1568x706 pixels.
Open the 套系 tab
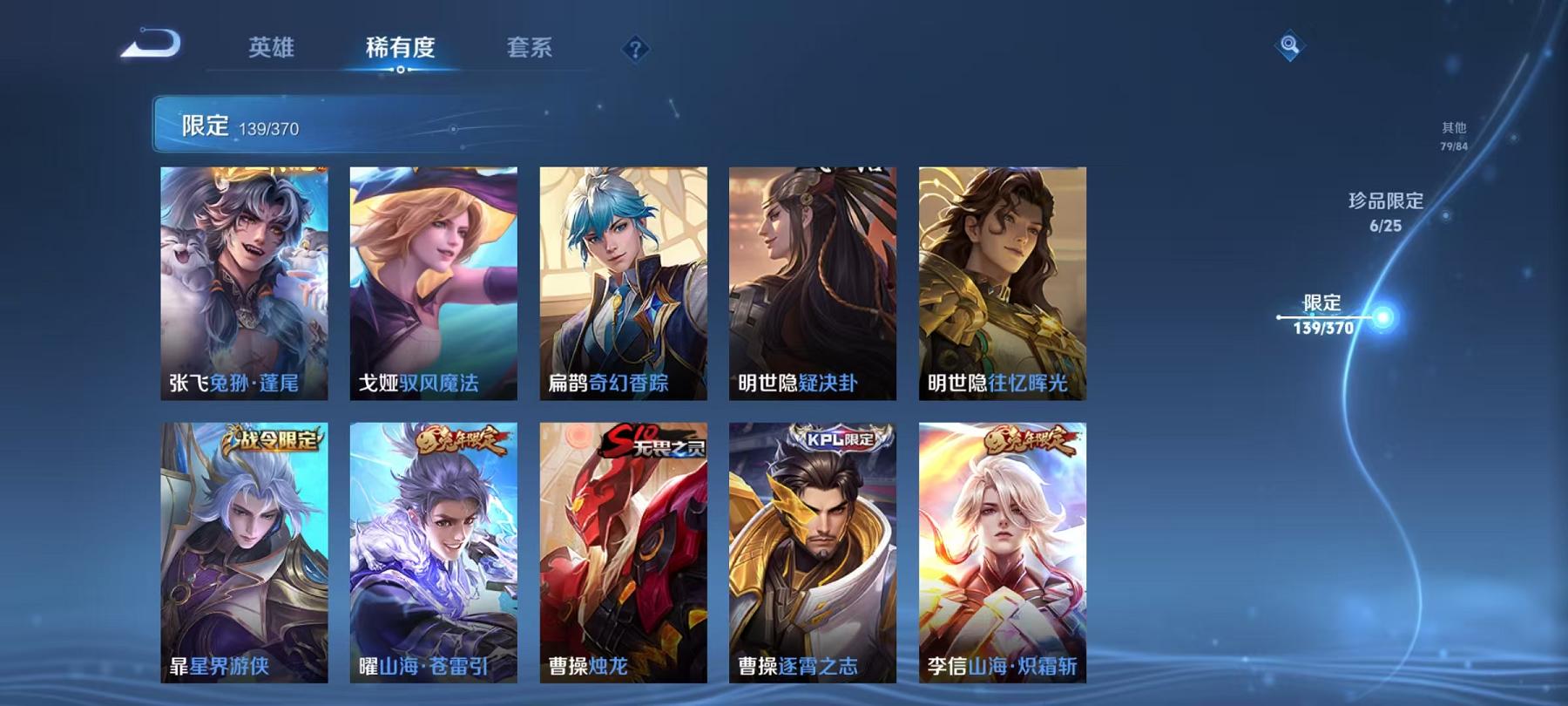coord(530,50)
